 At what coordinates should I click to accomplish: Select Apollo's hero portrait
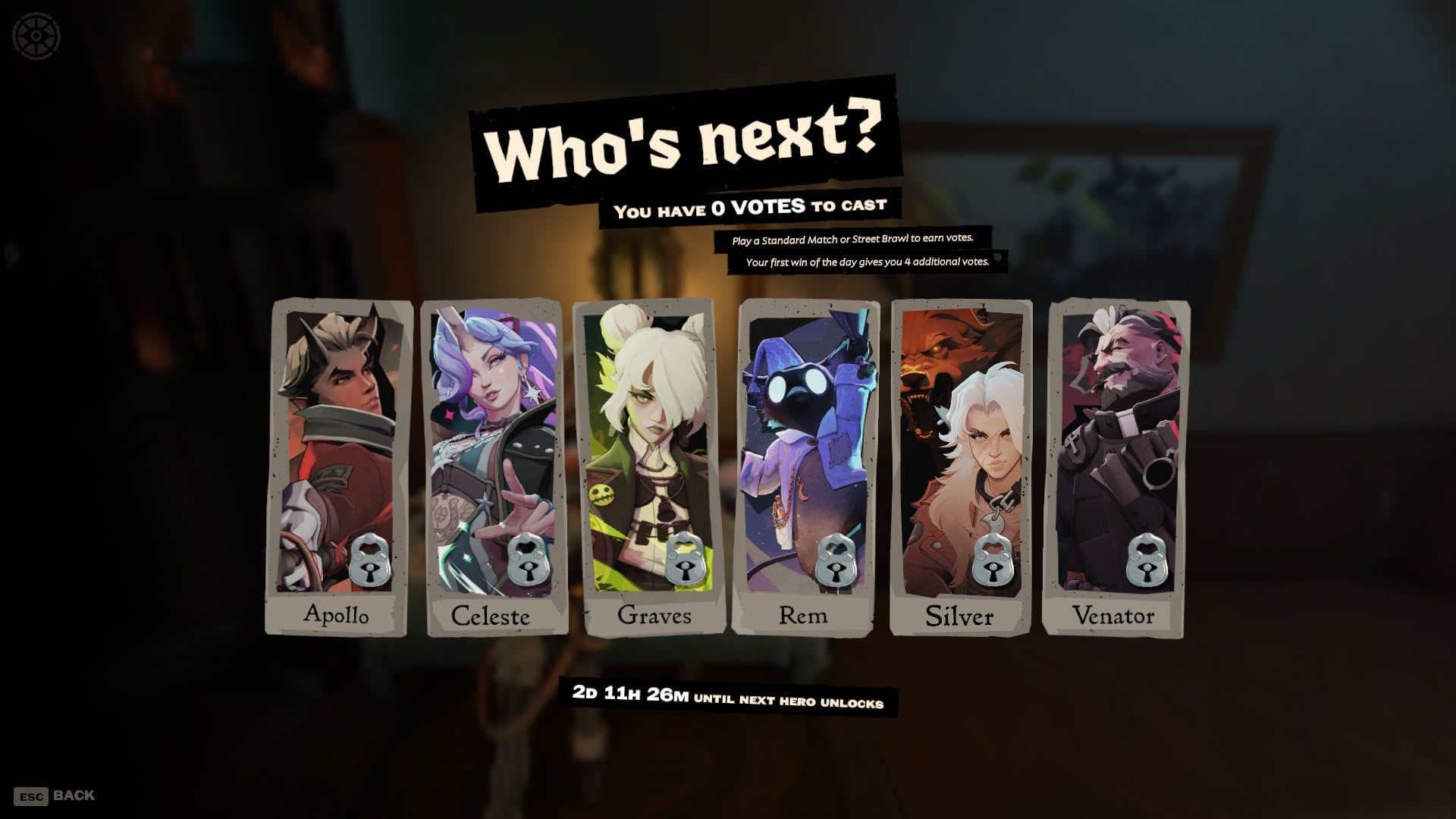coord(341,440)
